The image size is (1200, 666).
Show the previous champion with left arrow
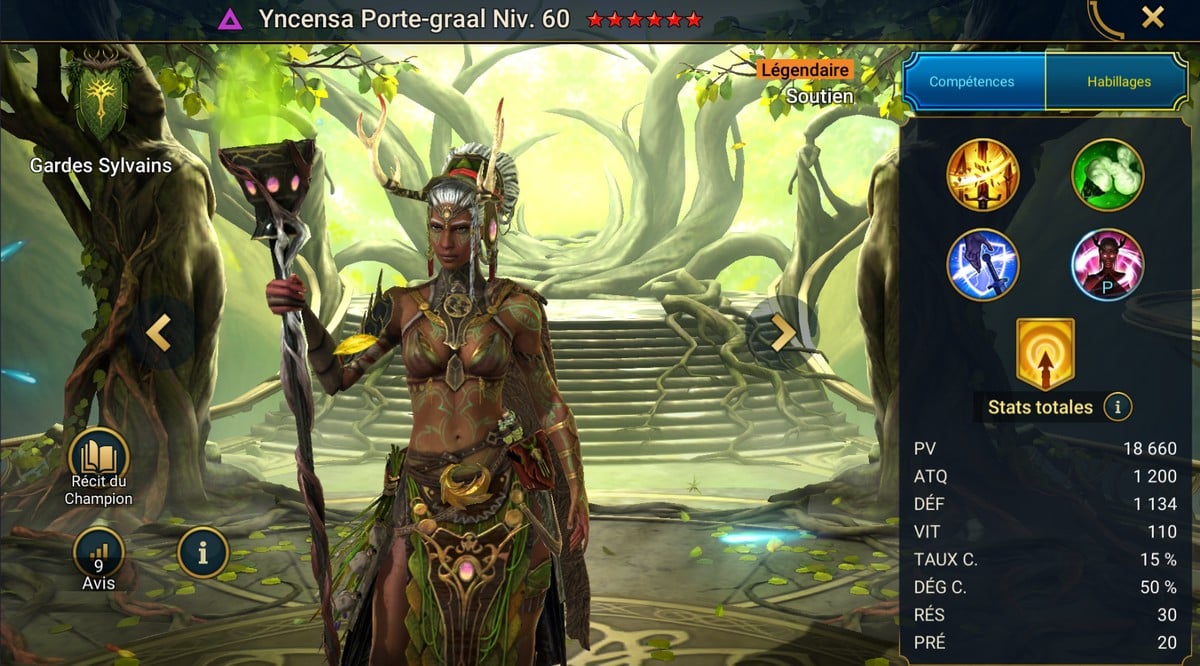(158, 333)
